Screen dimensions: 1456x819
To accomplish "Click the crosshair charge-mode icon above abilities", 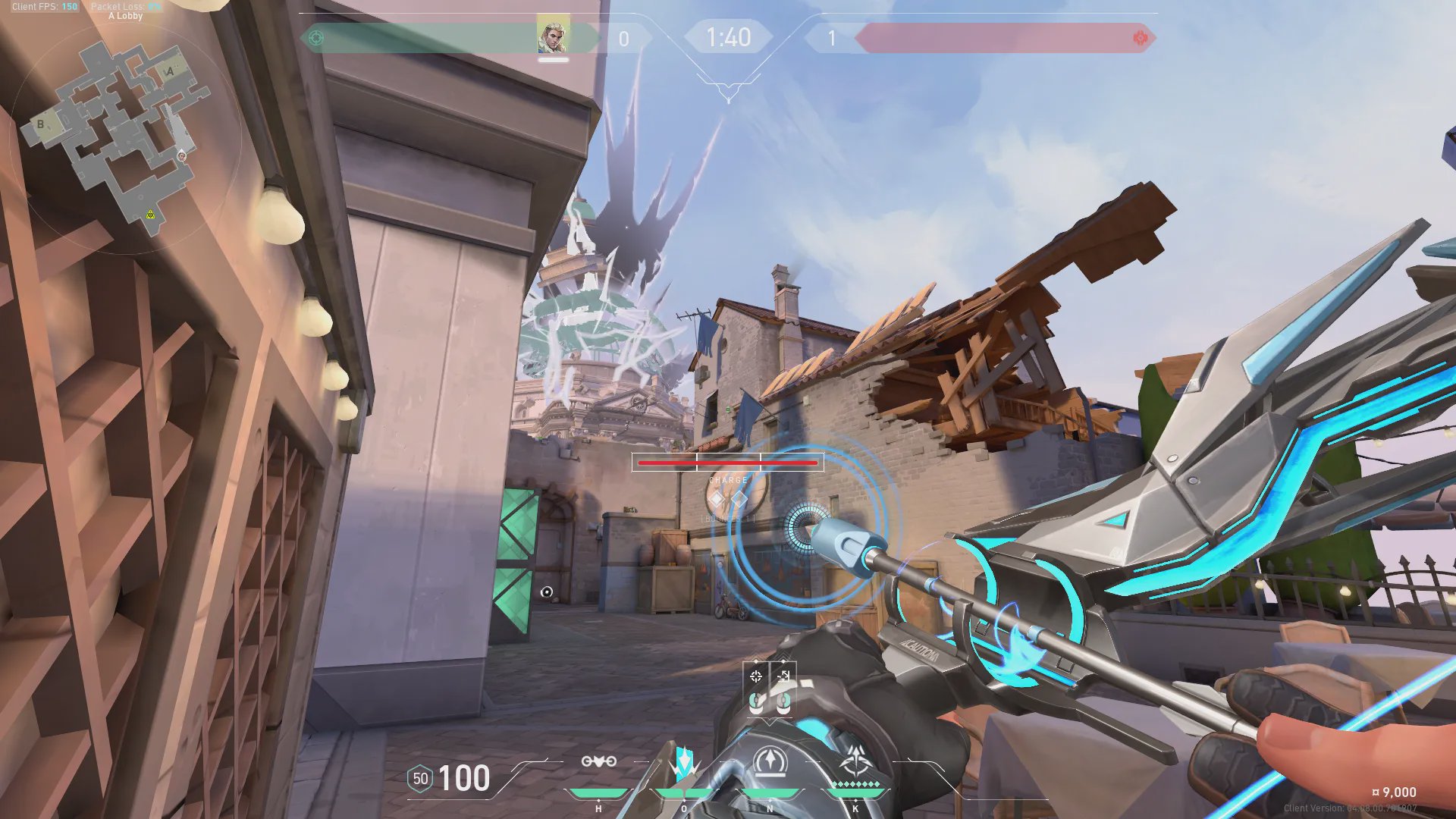I will (x=756, y=676).
